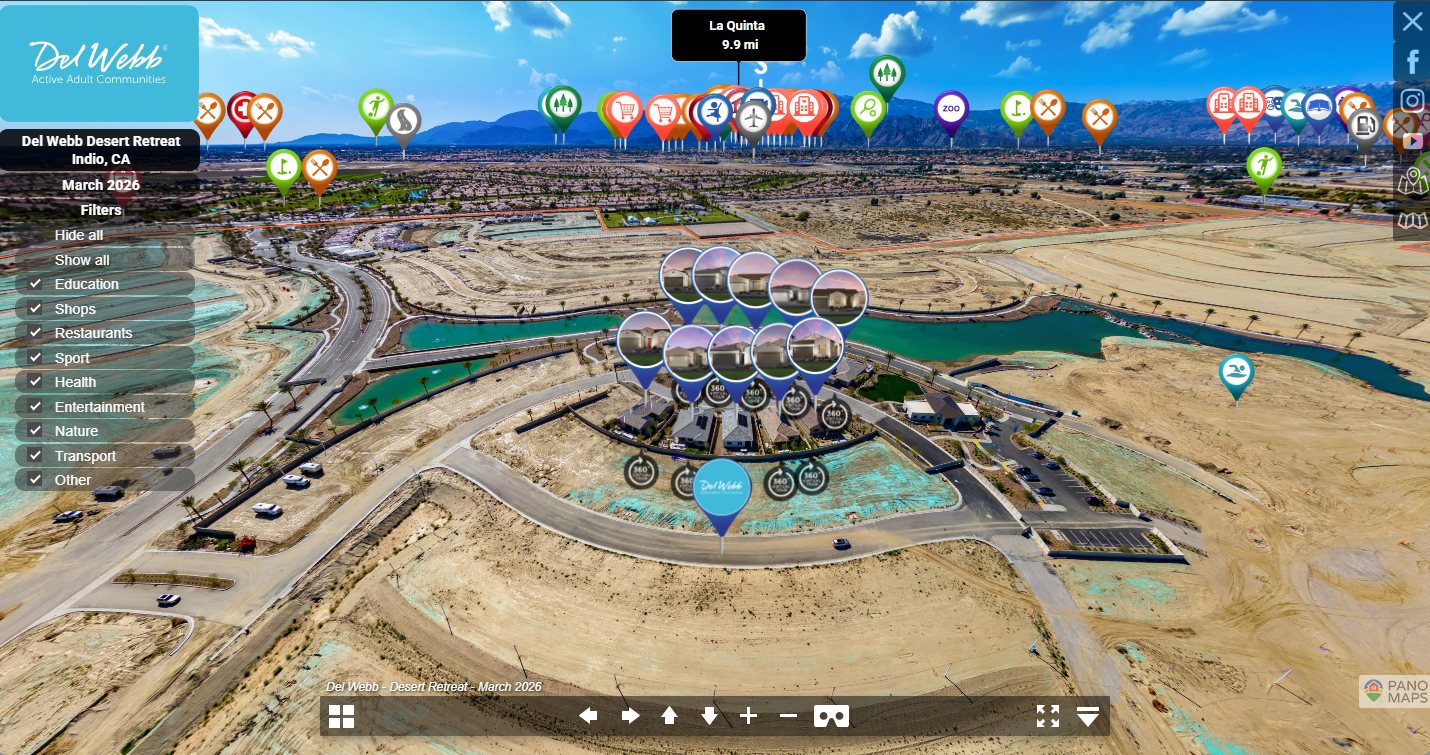Toggle the Shops filter checkbox
This screenshot has width=1430, height=755.
tap(36, 309)
